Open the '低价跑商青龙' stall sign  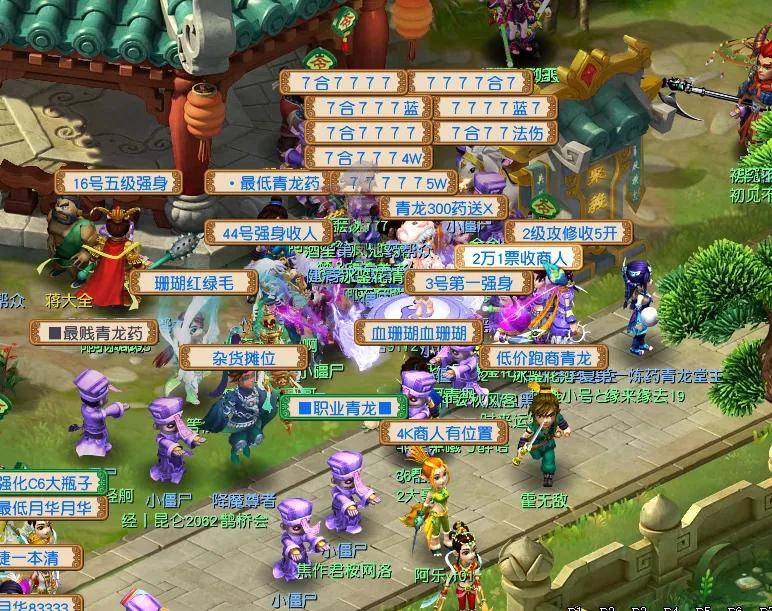(543, 358)
